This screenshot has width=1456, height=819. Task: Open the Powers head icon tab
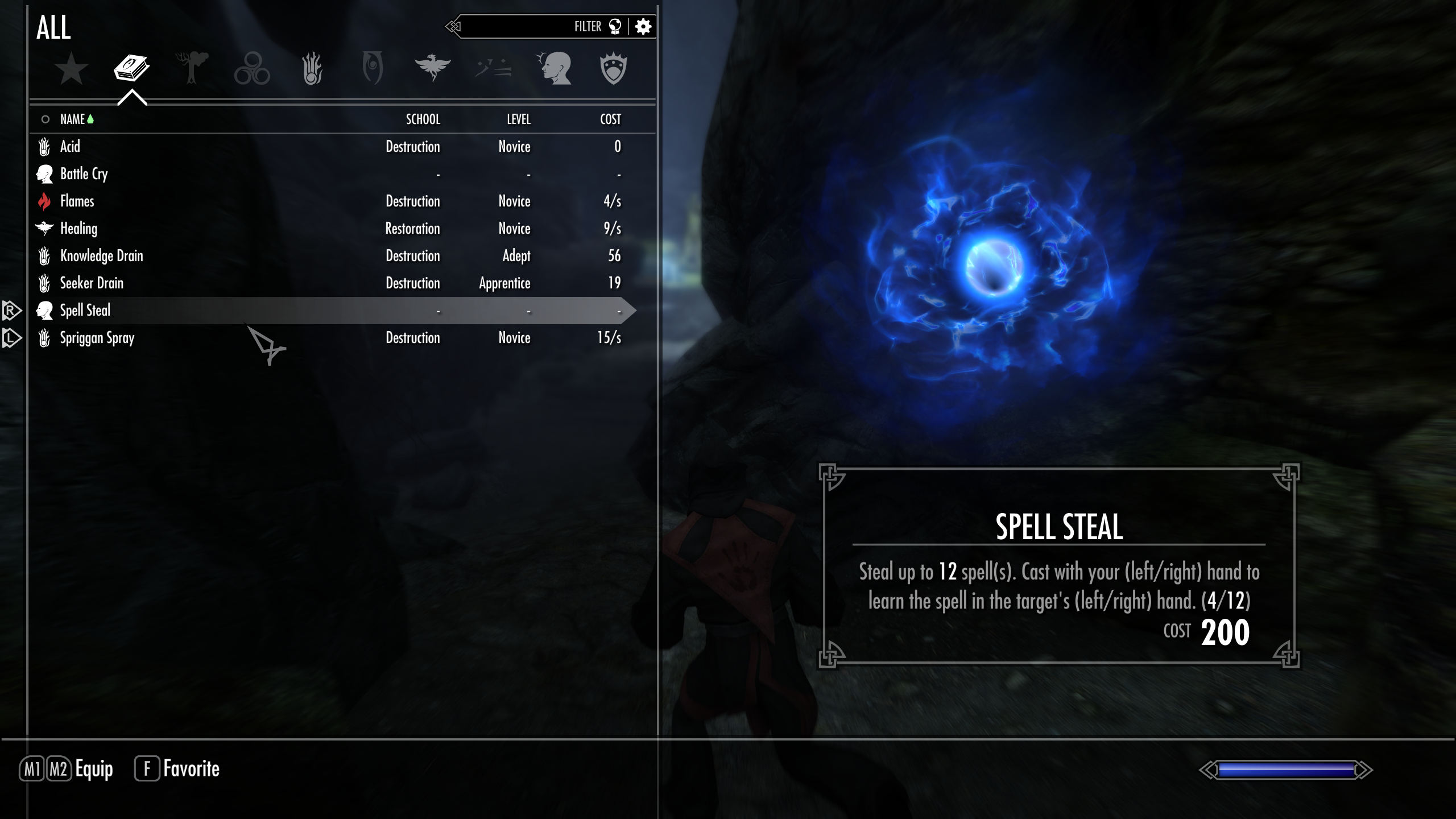553,69
